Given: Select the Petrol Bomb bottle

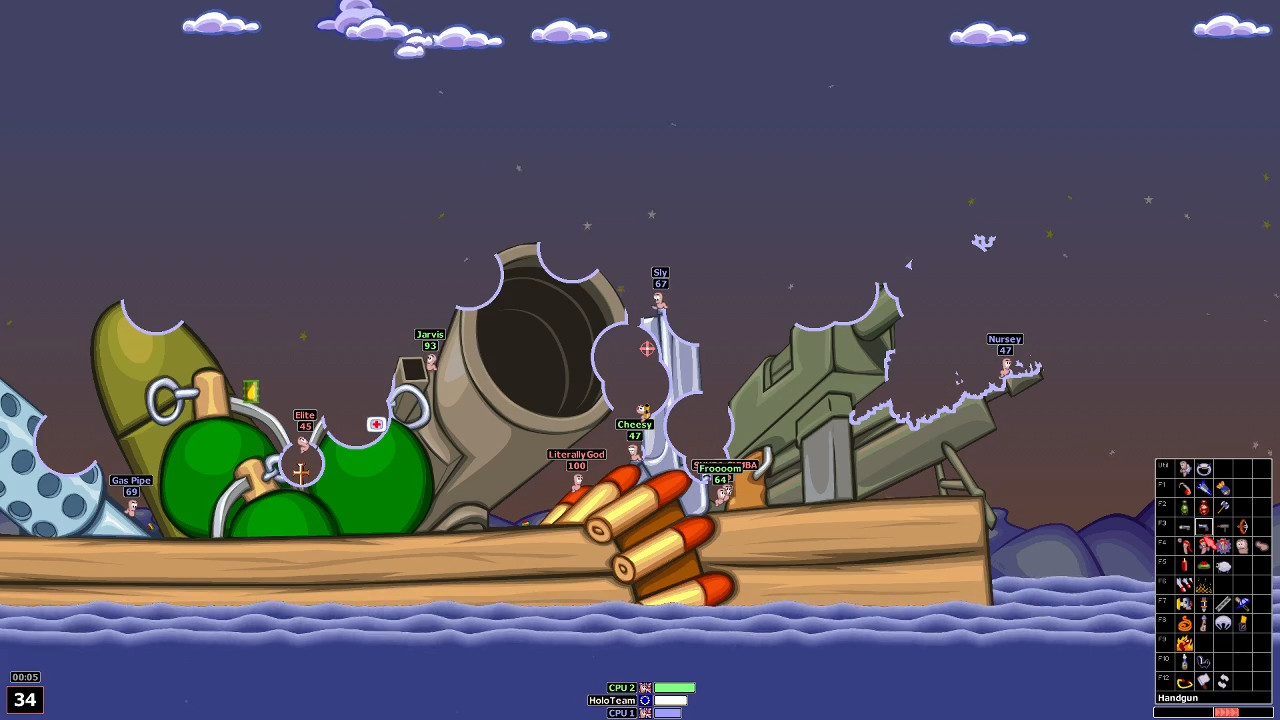Looking at the screenshot, I should pos(1185,662).
